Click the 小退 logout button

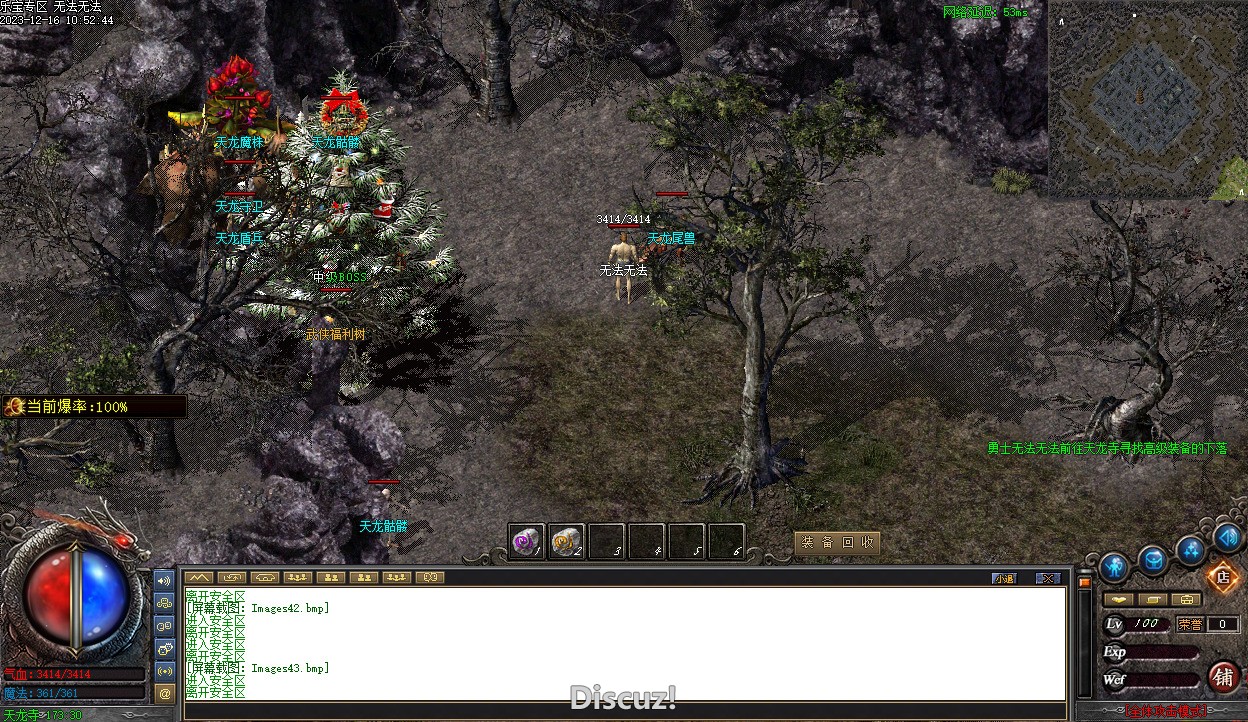click(1004, 578)
